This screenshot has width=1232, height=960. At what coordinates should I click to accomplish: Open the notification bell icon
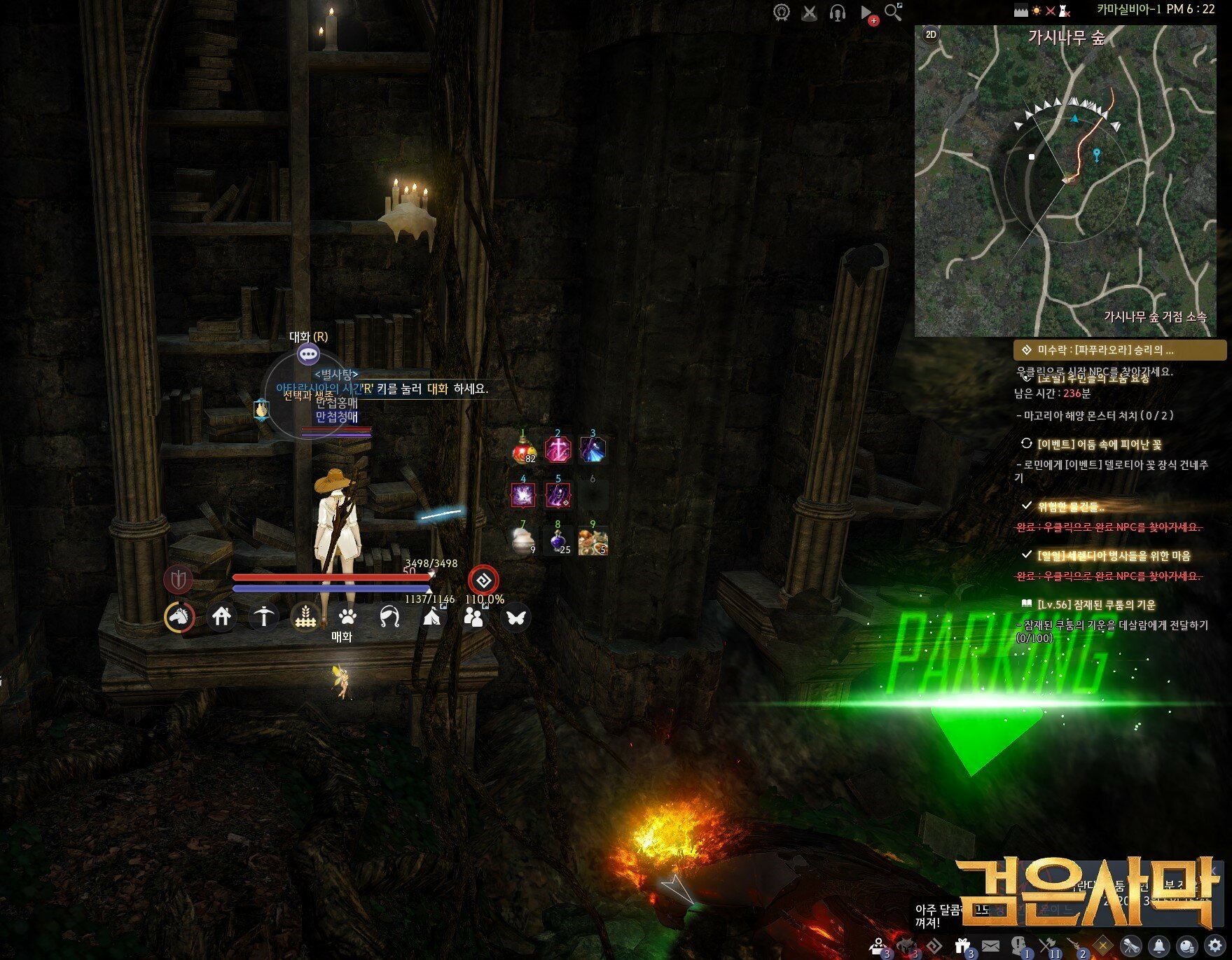(1159, 946)
